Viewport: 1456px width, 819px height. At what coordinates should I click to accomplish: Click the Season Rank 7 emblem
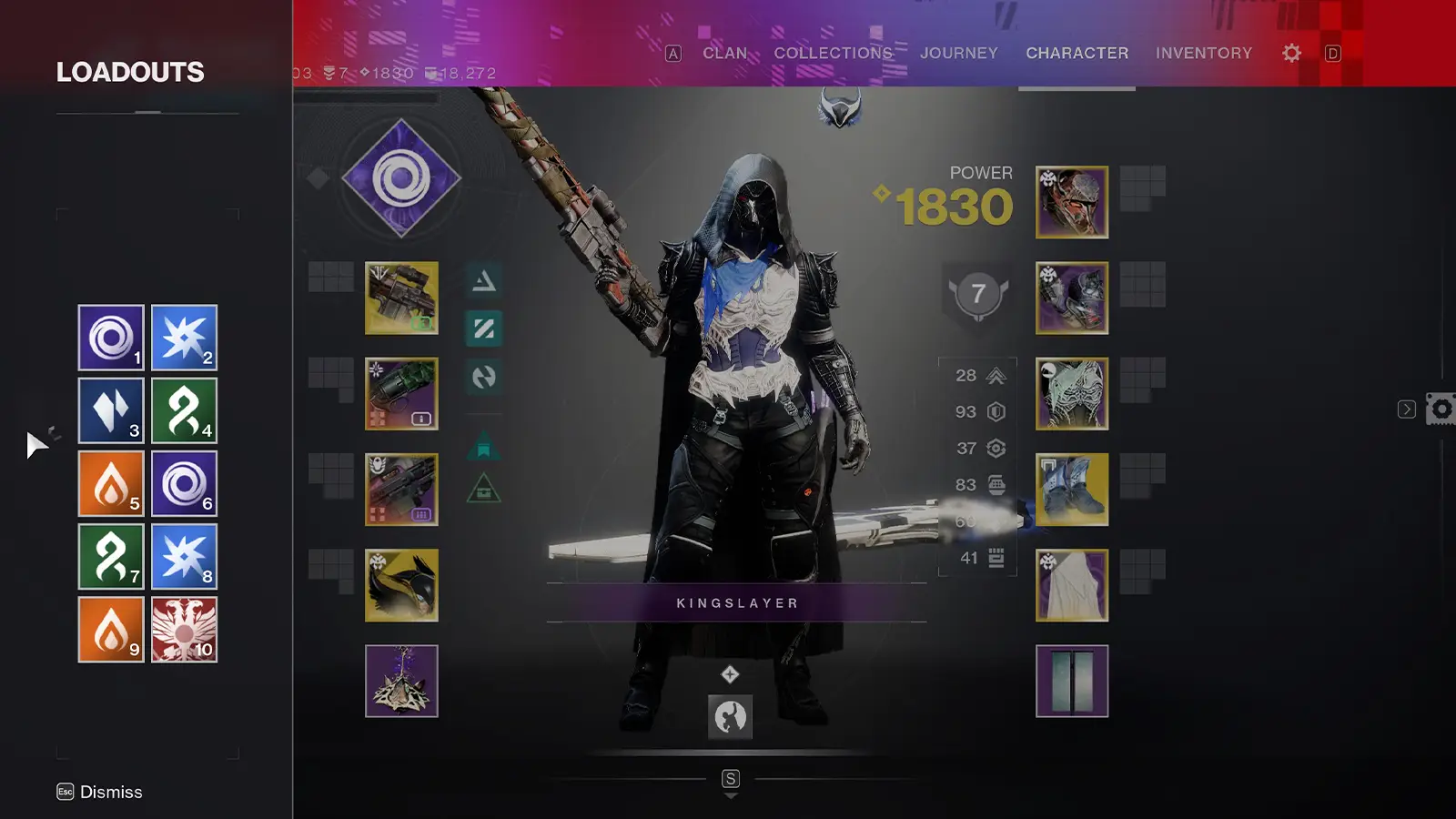coord(978,293)
